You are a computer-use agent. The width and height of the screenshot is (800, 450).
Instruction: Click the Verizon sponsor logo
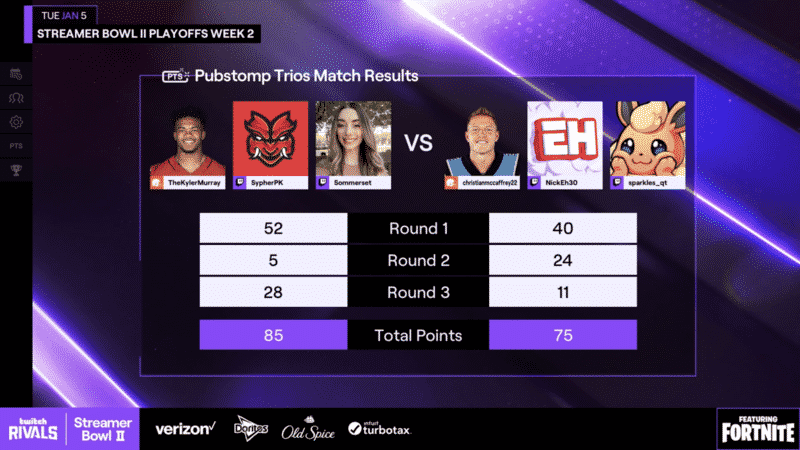pyautogui.click(x=184, y=428)
